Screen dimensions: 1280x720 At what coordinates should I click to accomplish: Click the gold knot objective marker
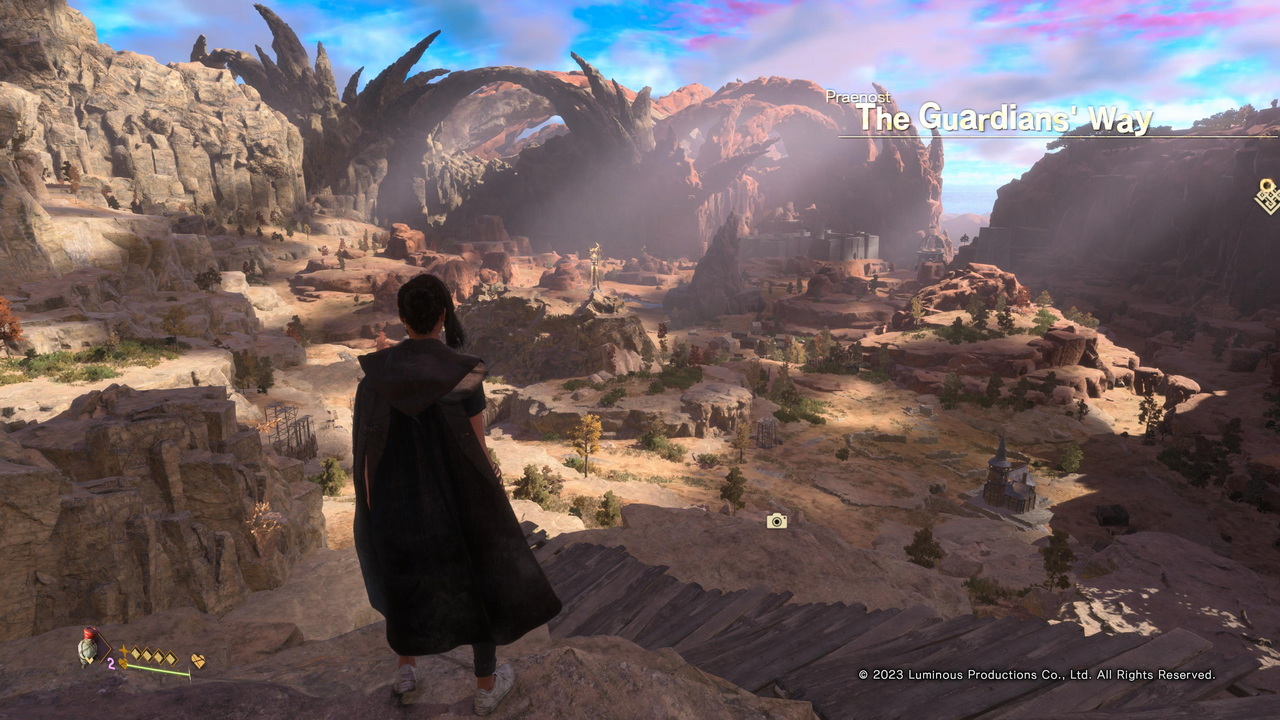[1268, 195]
